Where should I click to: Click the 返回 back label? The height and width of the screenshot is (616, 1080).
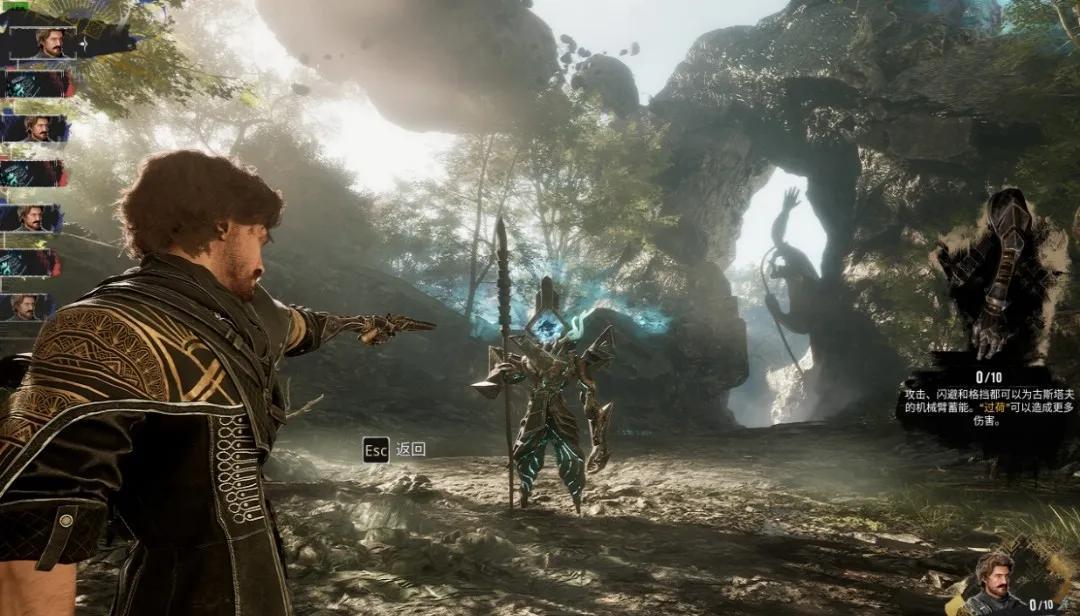[x=410, y=449]
